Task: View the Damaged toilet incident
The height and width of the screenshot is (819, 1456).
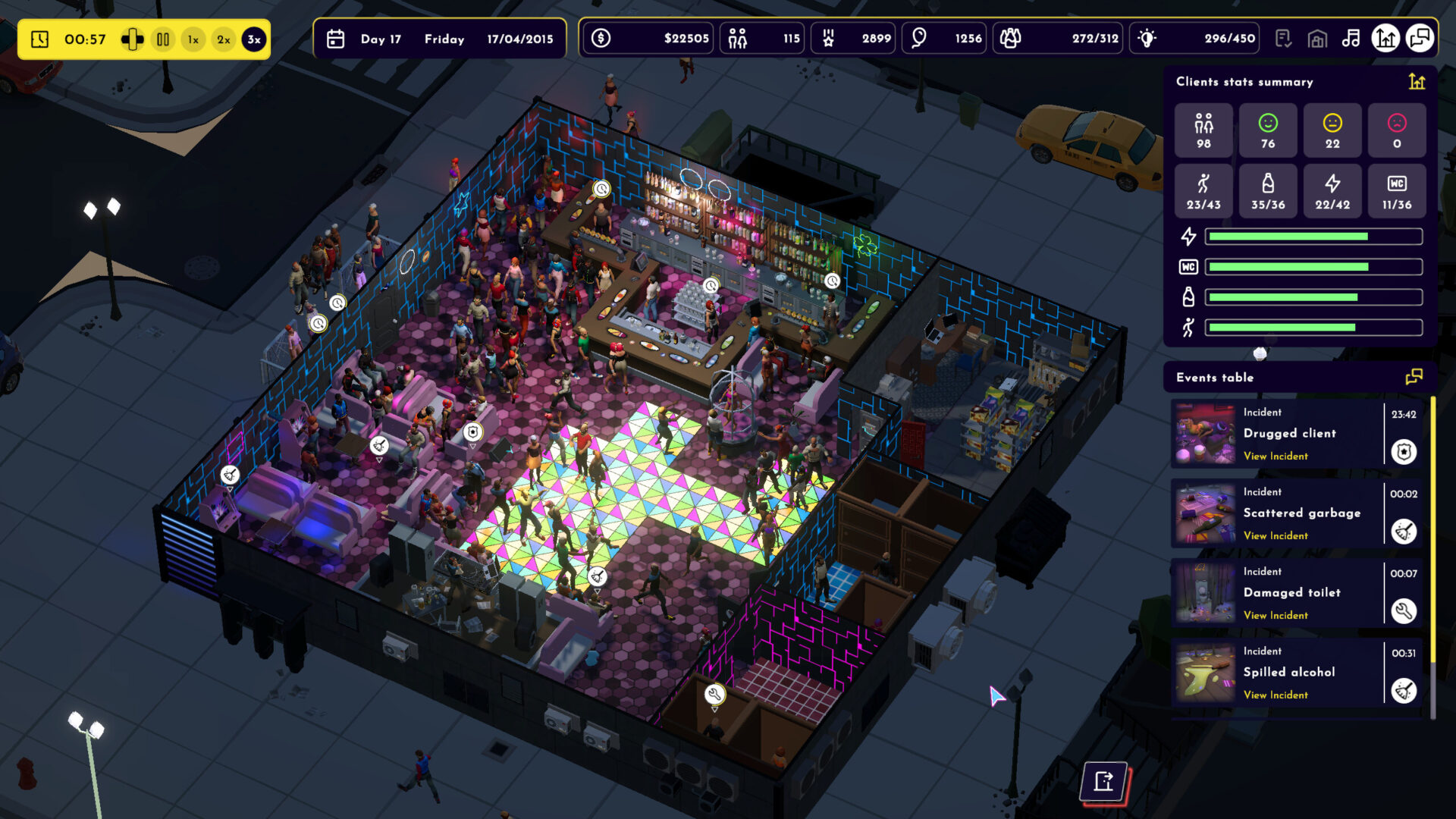Action: pyautogui.click(x=1276, y=616)
